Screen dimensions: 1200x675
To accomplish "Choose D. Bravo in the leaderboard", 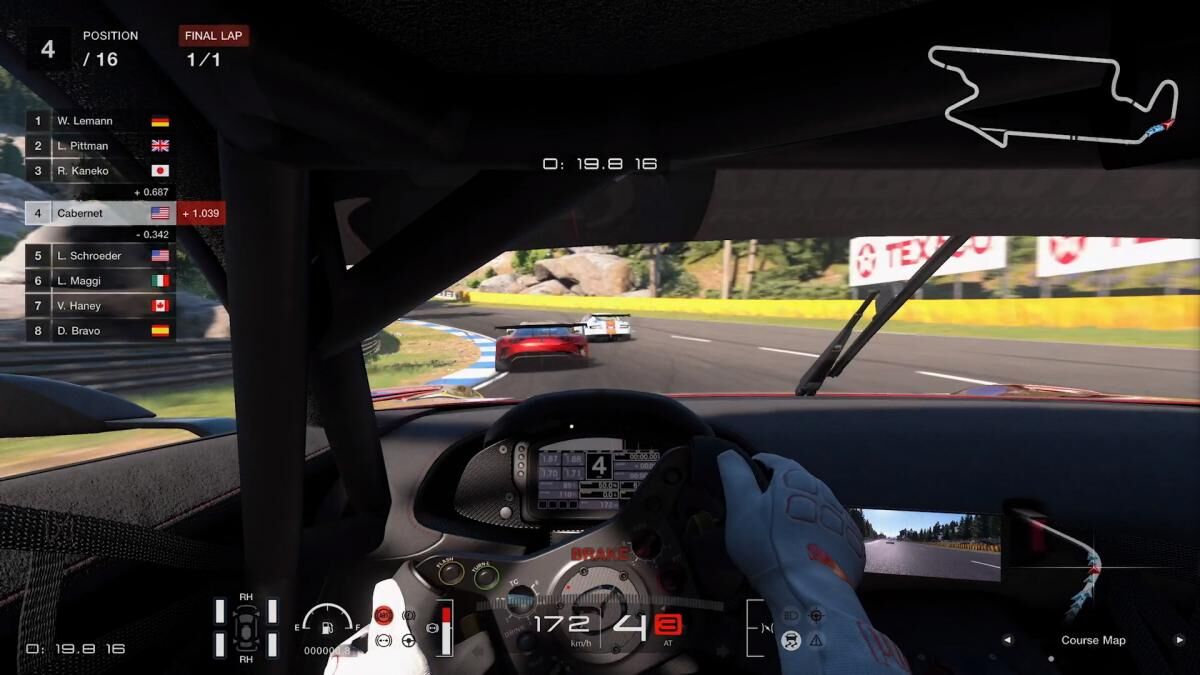I will 100,331.
